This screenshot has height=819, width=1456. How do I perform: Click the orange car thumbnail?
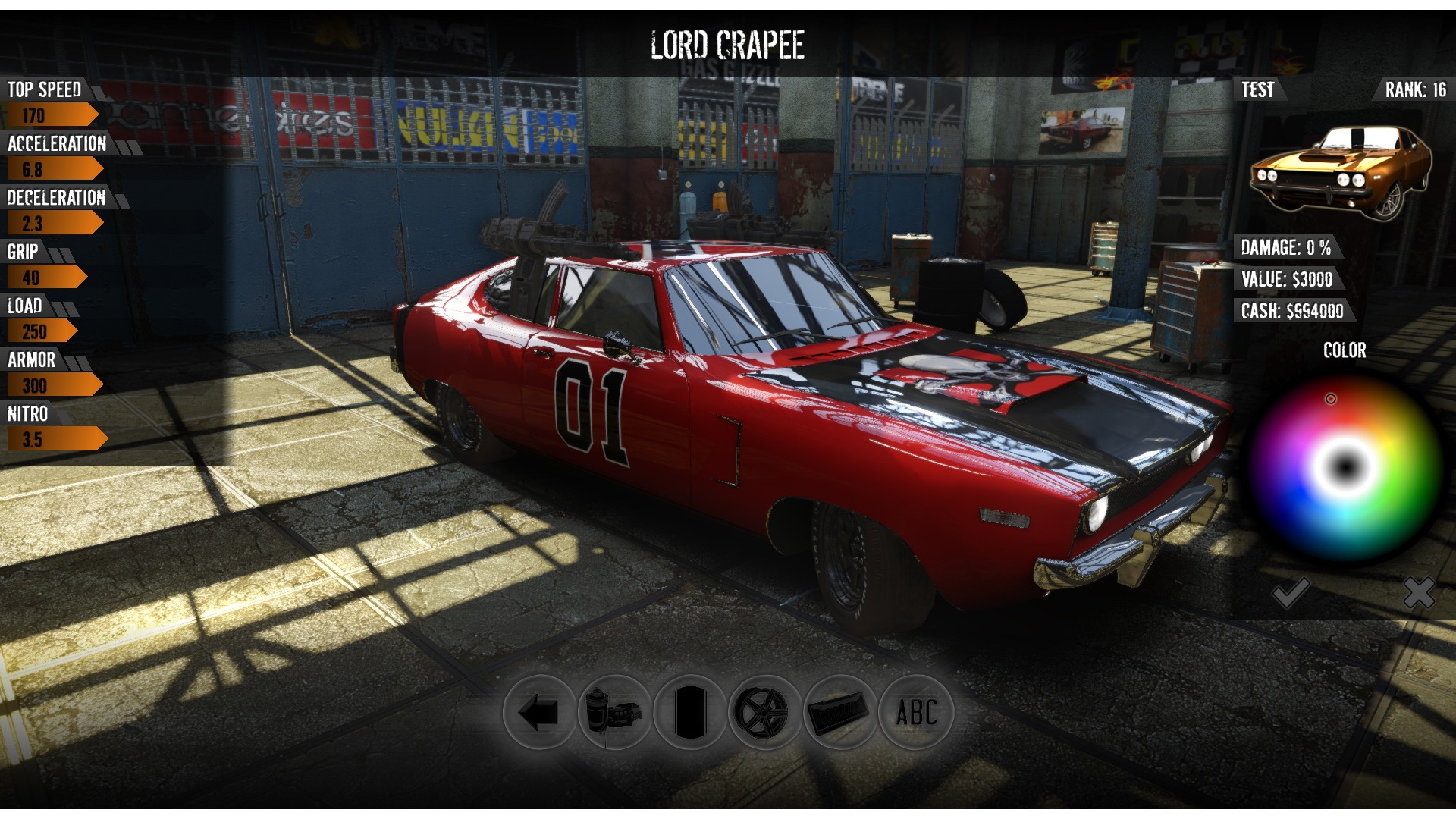pyautogui.click(x=1341, y=173)
